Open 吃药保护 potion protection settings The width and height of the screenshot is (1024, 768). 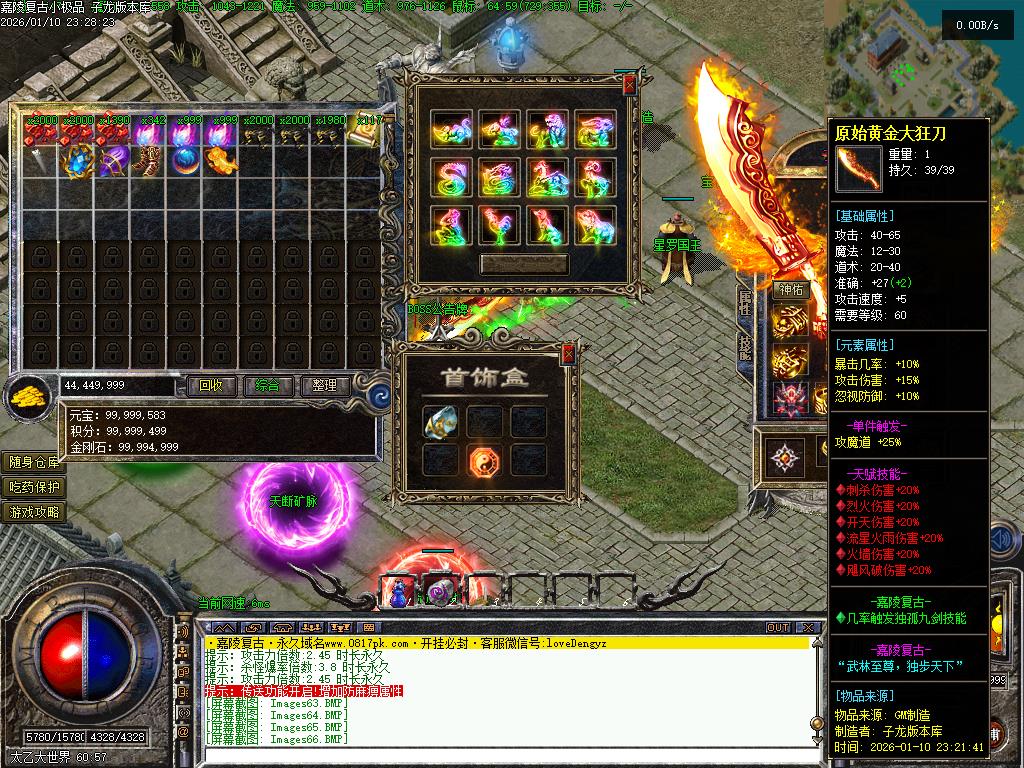[35, 487]
